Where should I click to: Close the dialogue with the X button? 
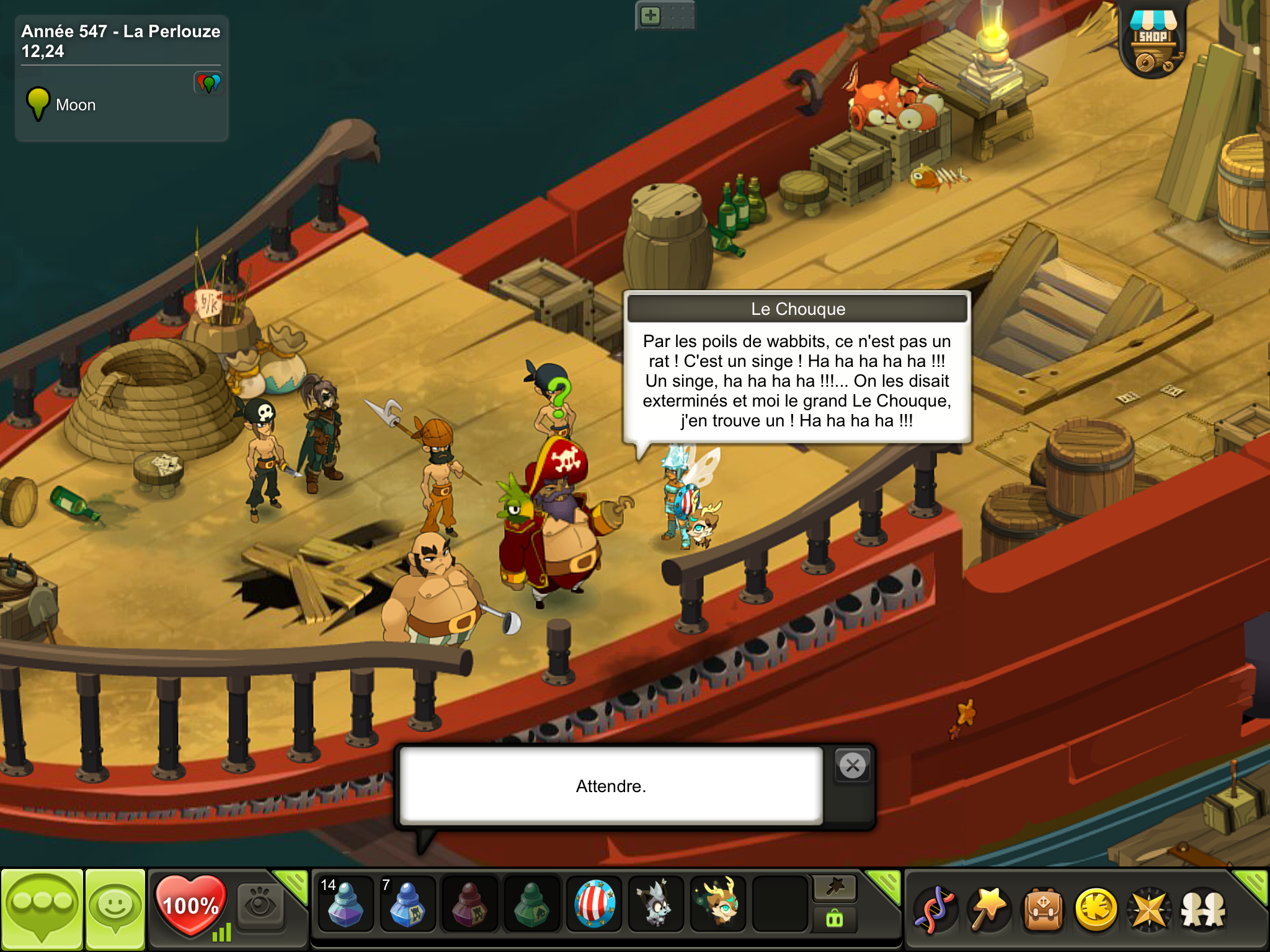853,766
